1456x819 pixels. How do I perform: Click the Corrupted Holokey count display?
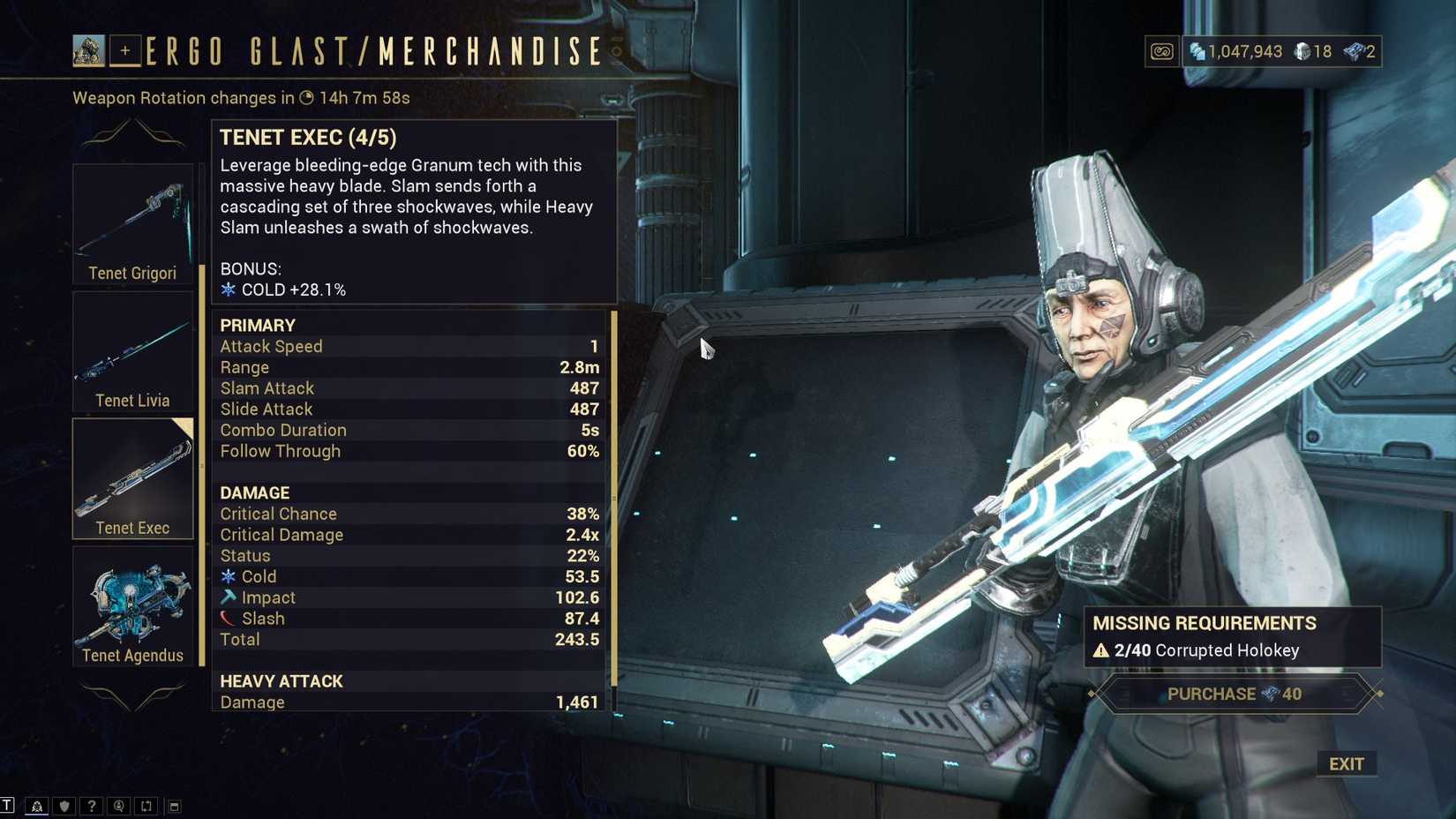coord(1198,650)
